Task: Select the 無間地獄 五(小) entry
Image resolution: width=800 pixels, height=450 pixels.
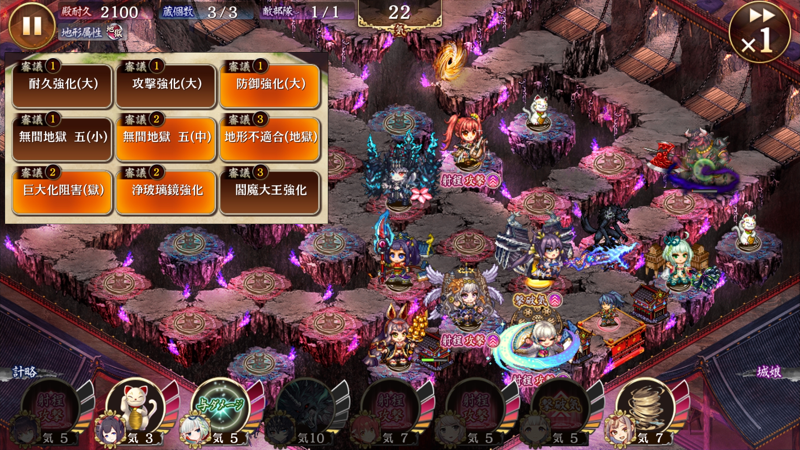Action: tap(62, 138)
